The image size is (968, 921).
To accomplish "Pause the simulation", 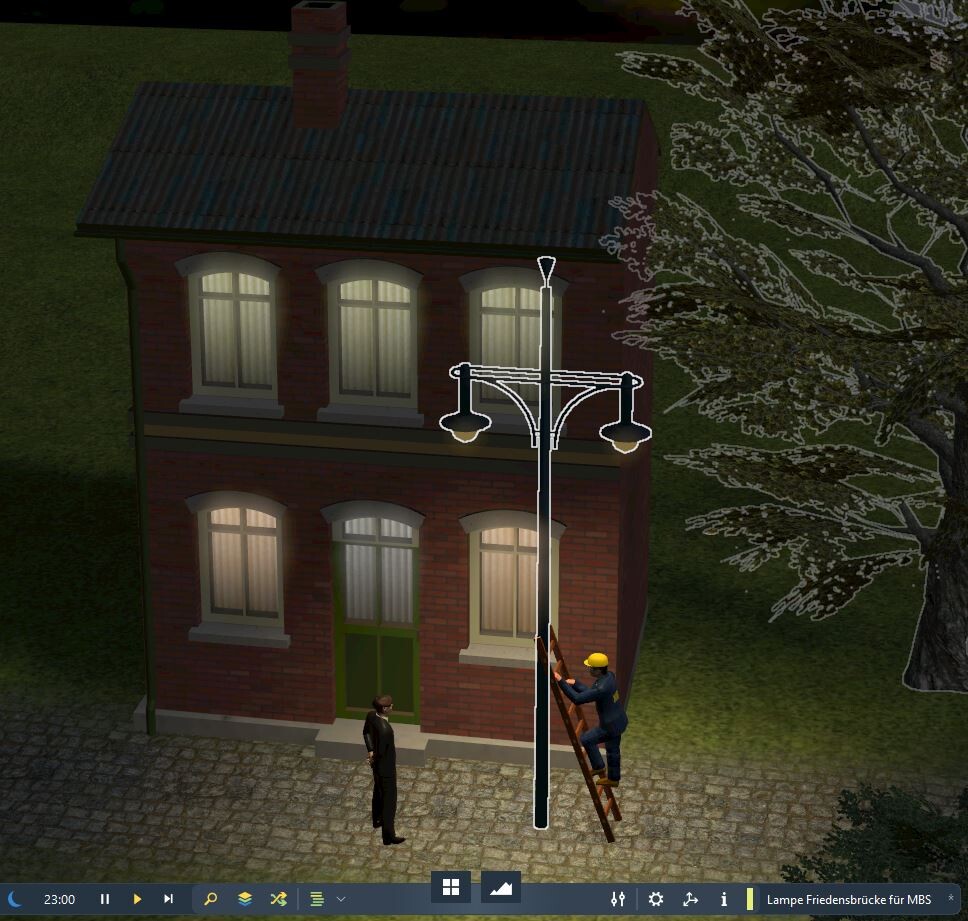I will click(x=105, y=899).
